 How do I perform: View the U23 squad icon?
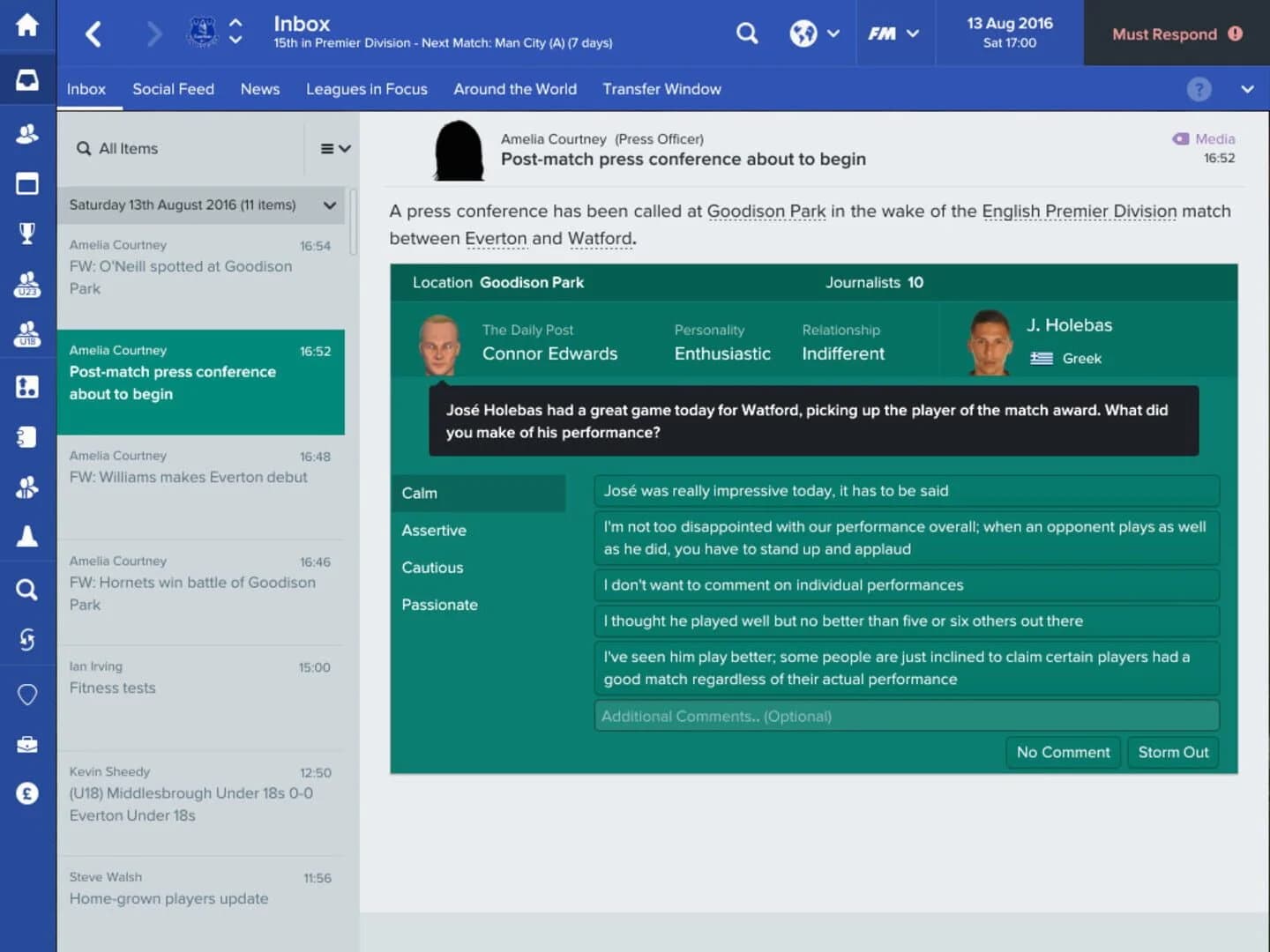coord(27,286)
